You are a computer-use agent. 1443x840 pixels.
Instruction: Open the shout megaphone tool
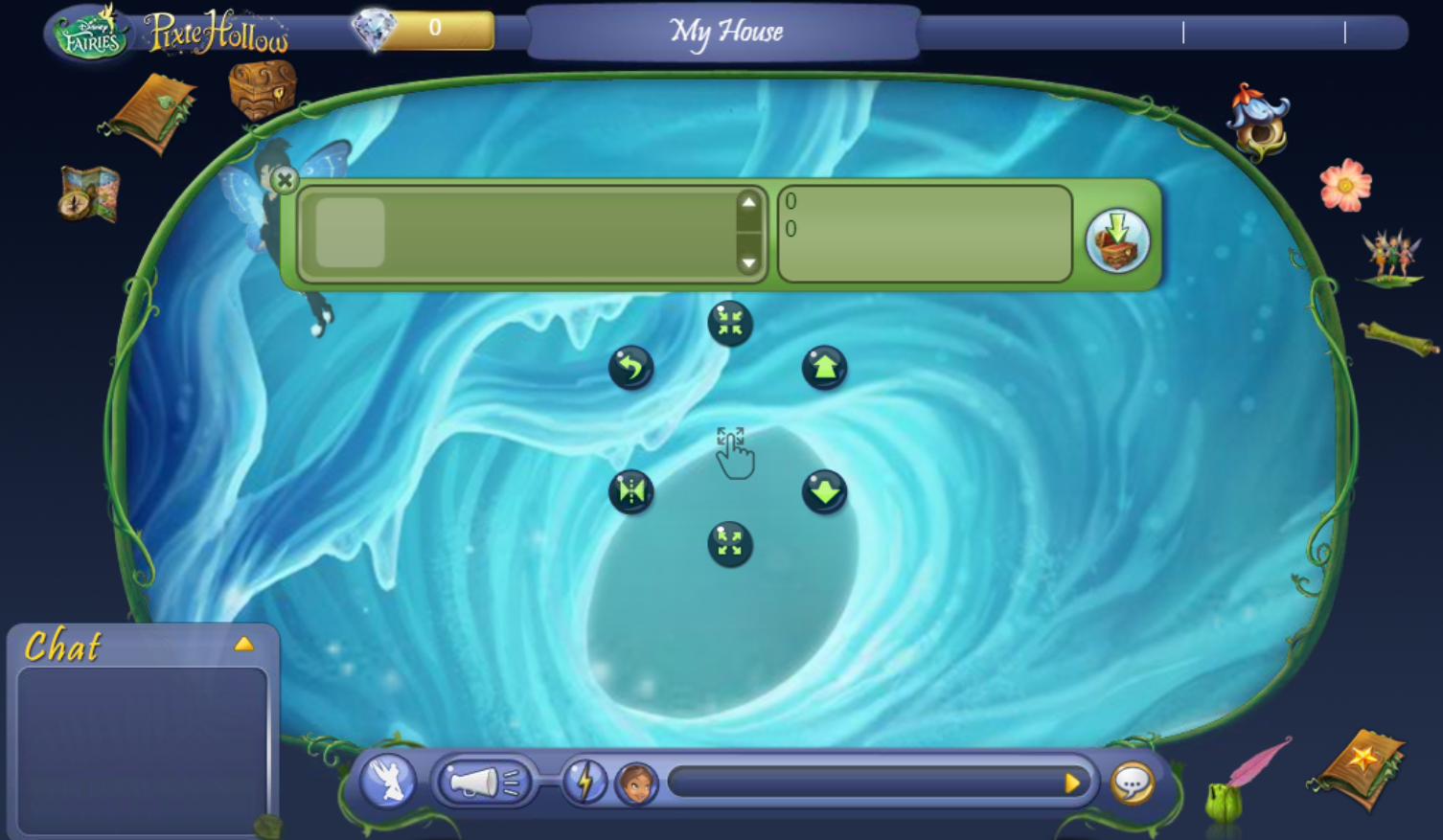pos(484,781)
